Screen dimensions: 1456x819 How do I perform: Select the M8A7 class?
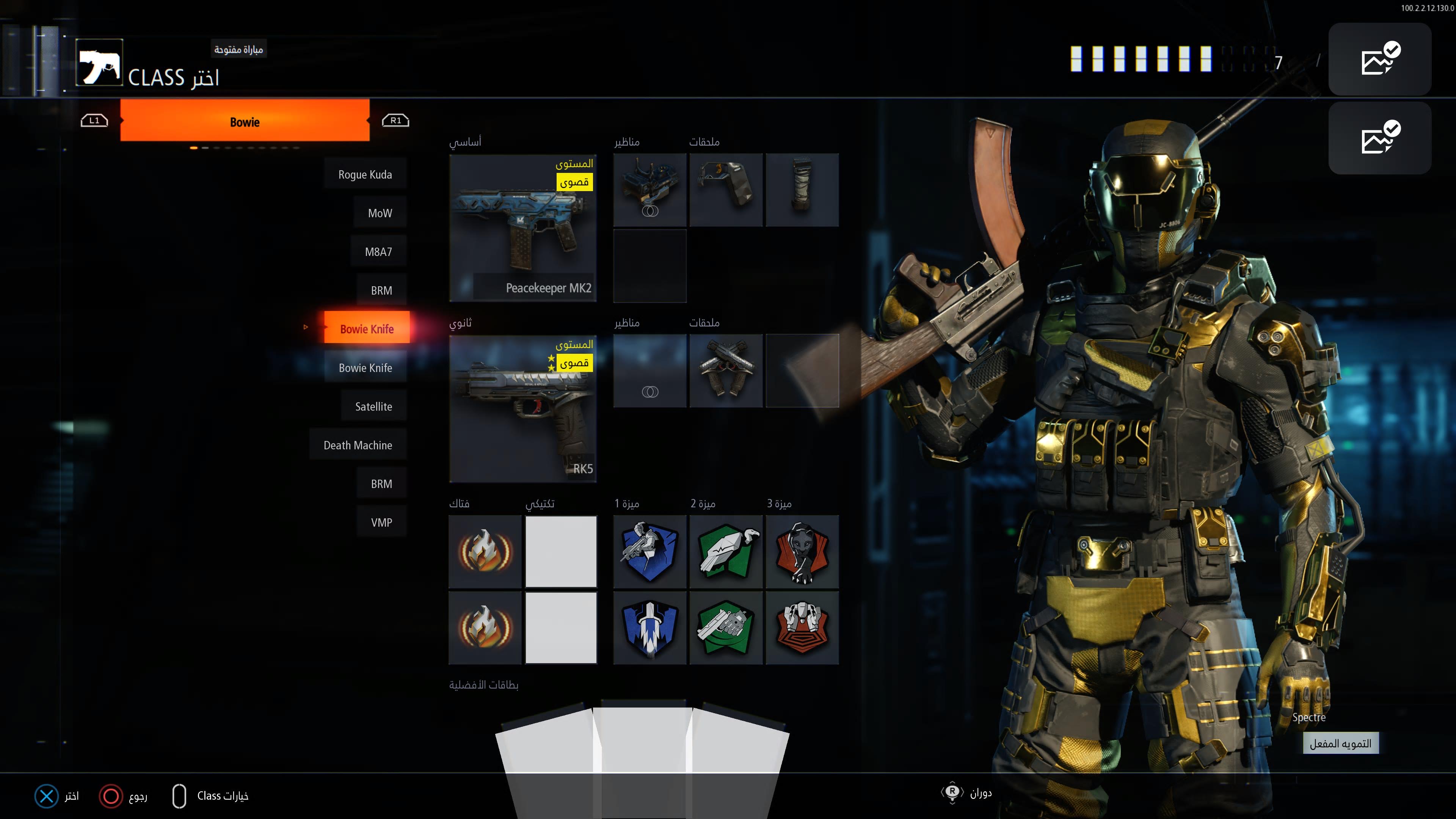[379, 251]
